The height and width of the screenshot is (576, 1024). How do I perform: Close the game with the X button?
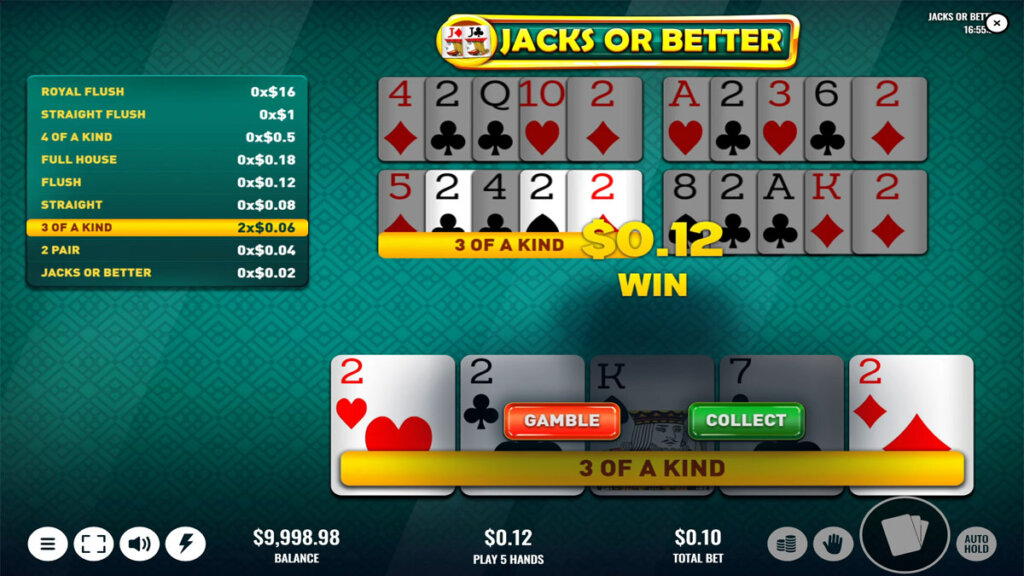(x=996, y=23)
